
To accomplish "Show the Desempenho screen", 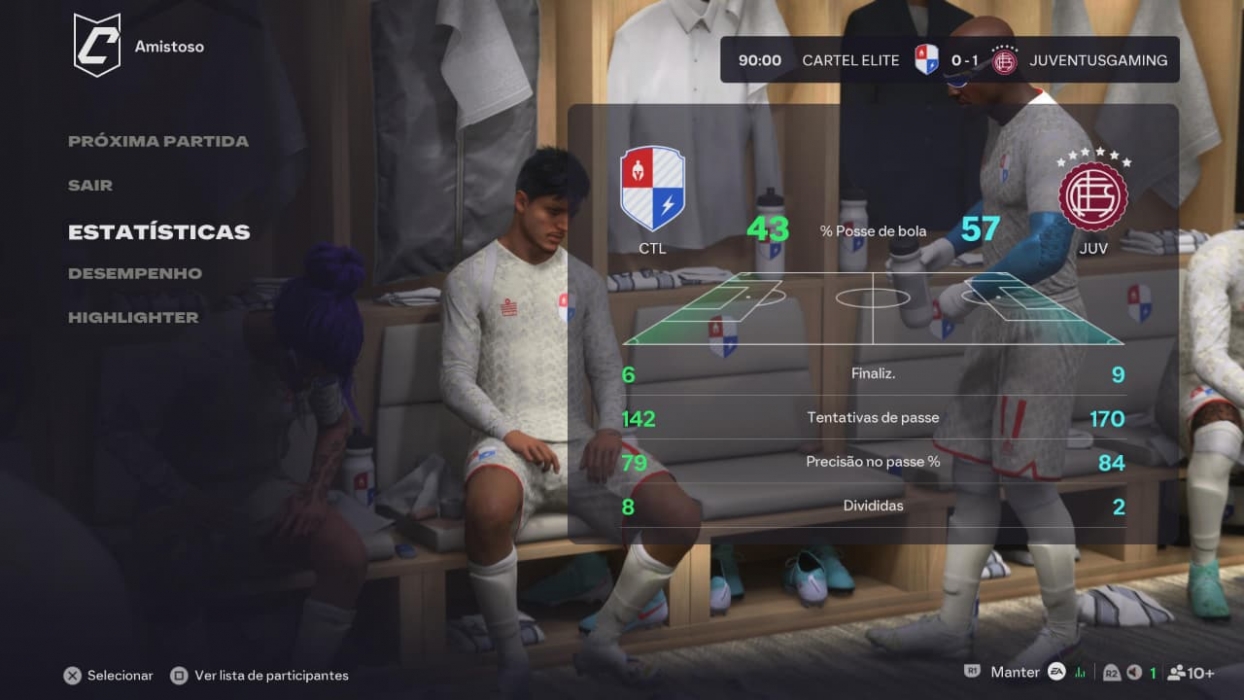I will [135, 273].
